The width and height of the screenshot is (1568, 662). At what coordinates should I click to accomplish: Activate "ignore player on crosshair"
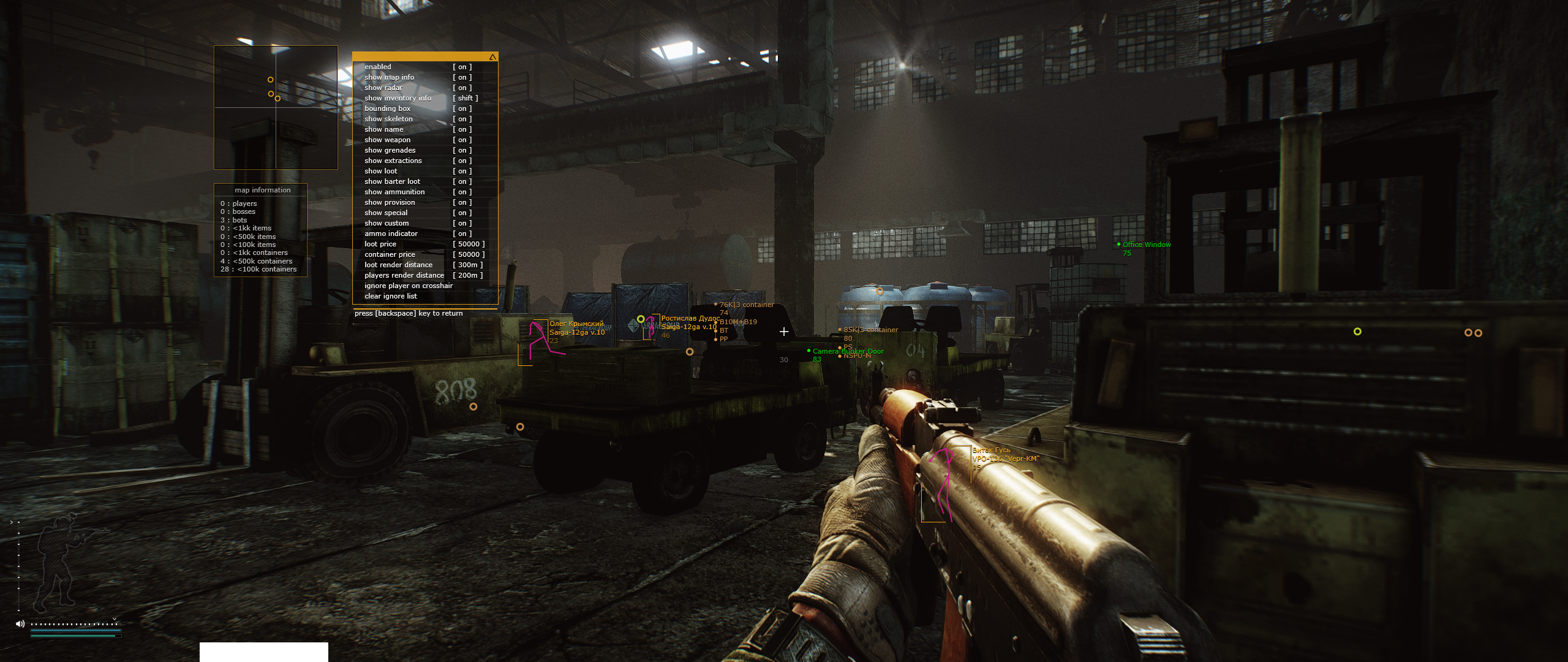(x=409, y=286)
